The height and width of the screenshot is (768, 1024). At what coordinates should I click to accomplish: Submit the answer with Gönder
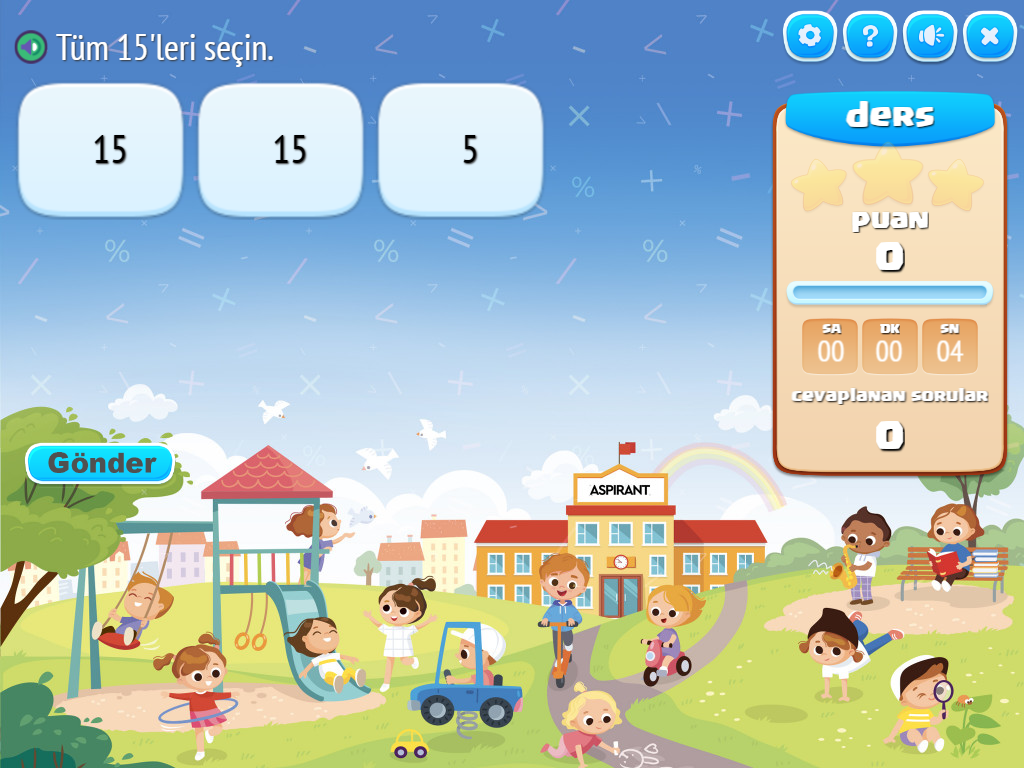(x=101, y=463)
